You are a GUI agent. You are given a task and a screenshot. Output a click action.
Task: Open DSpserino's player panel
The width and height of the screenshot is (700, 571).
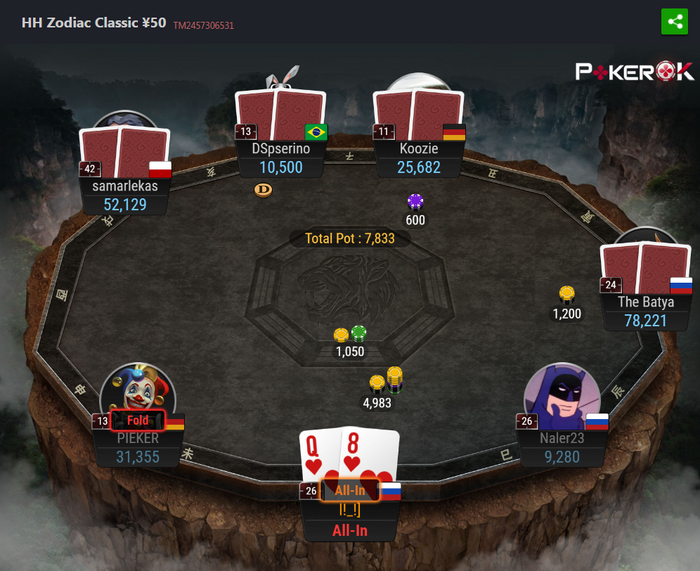point(281,158)
